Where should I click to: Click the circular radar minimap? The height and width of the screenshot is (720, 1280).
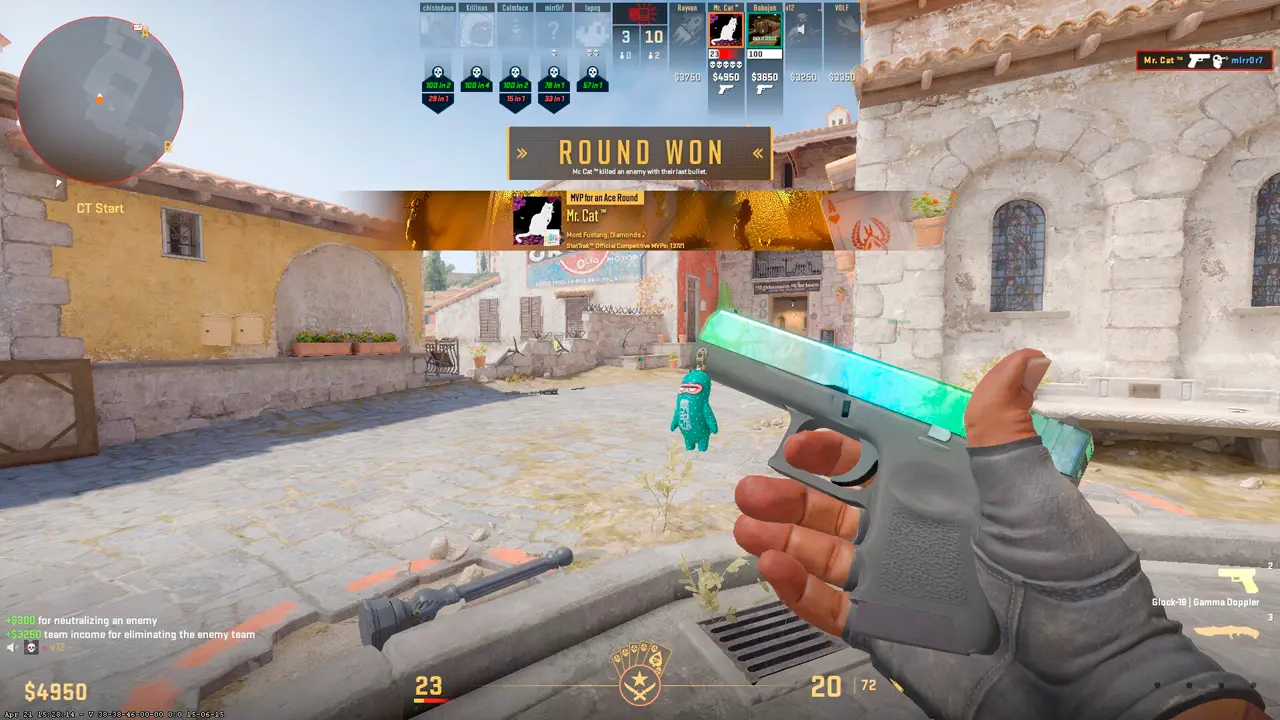click(x=100, y=98)
